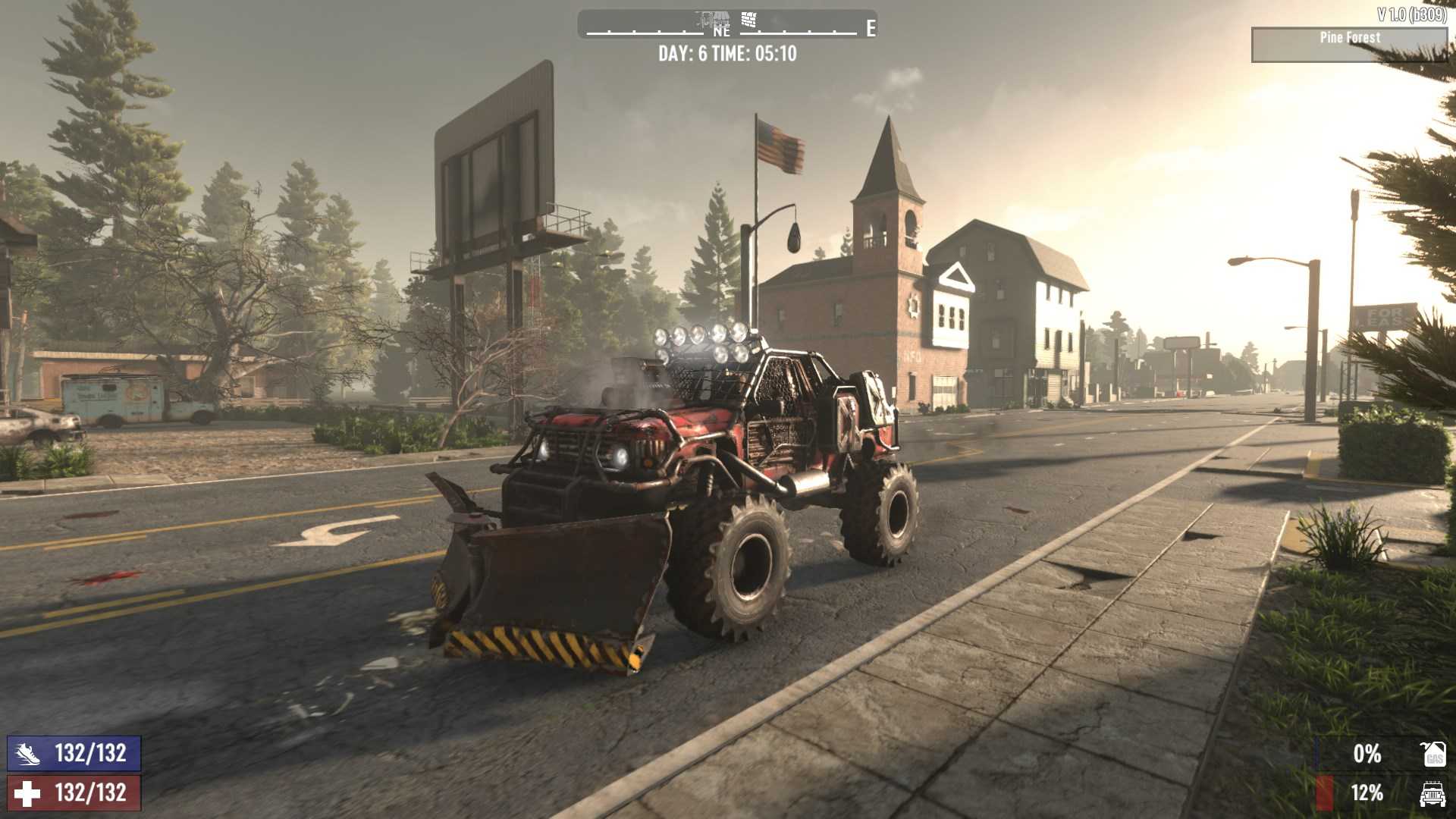Select the wall icon near NE on compass
Viewport: 1456px width, 819px height.
coord(748,17)
